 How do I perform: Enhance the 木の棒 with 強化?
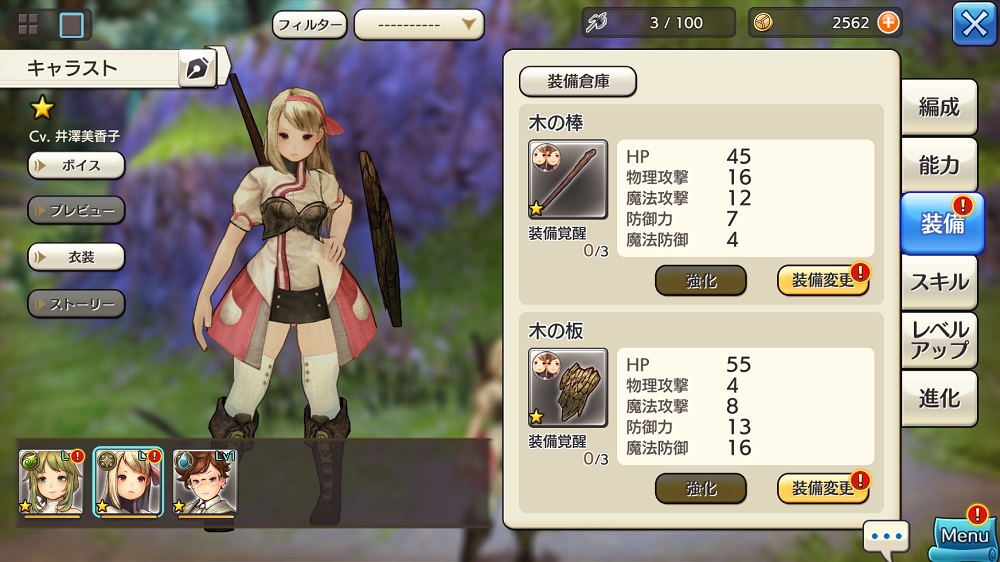click(x=700, y=281)
